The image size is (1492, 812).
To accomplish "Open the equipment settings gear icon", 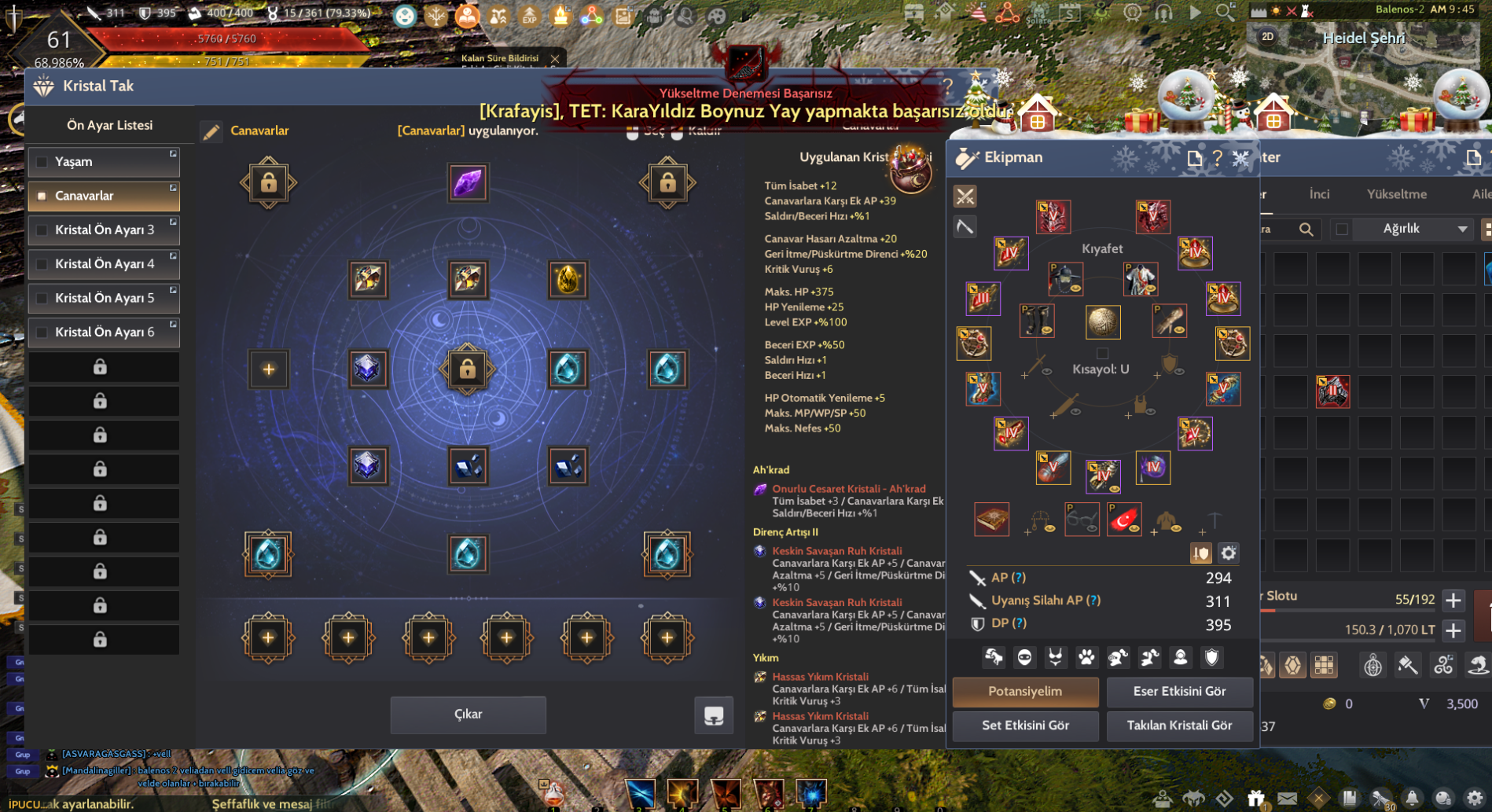I will pos(1228,553).
